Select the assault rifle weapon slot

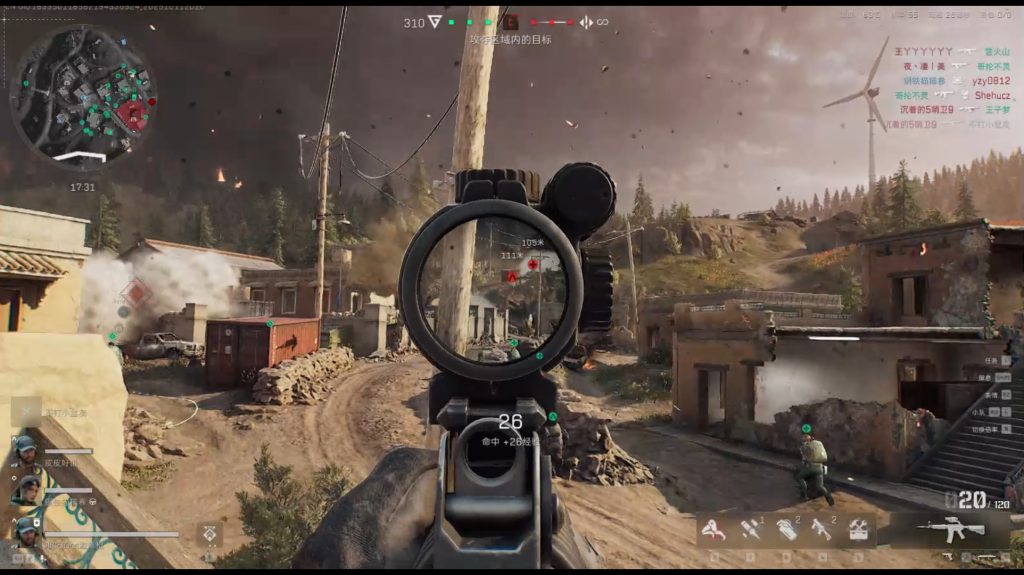pos(950,530)
